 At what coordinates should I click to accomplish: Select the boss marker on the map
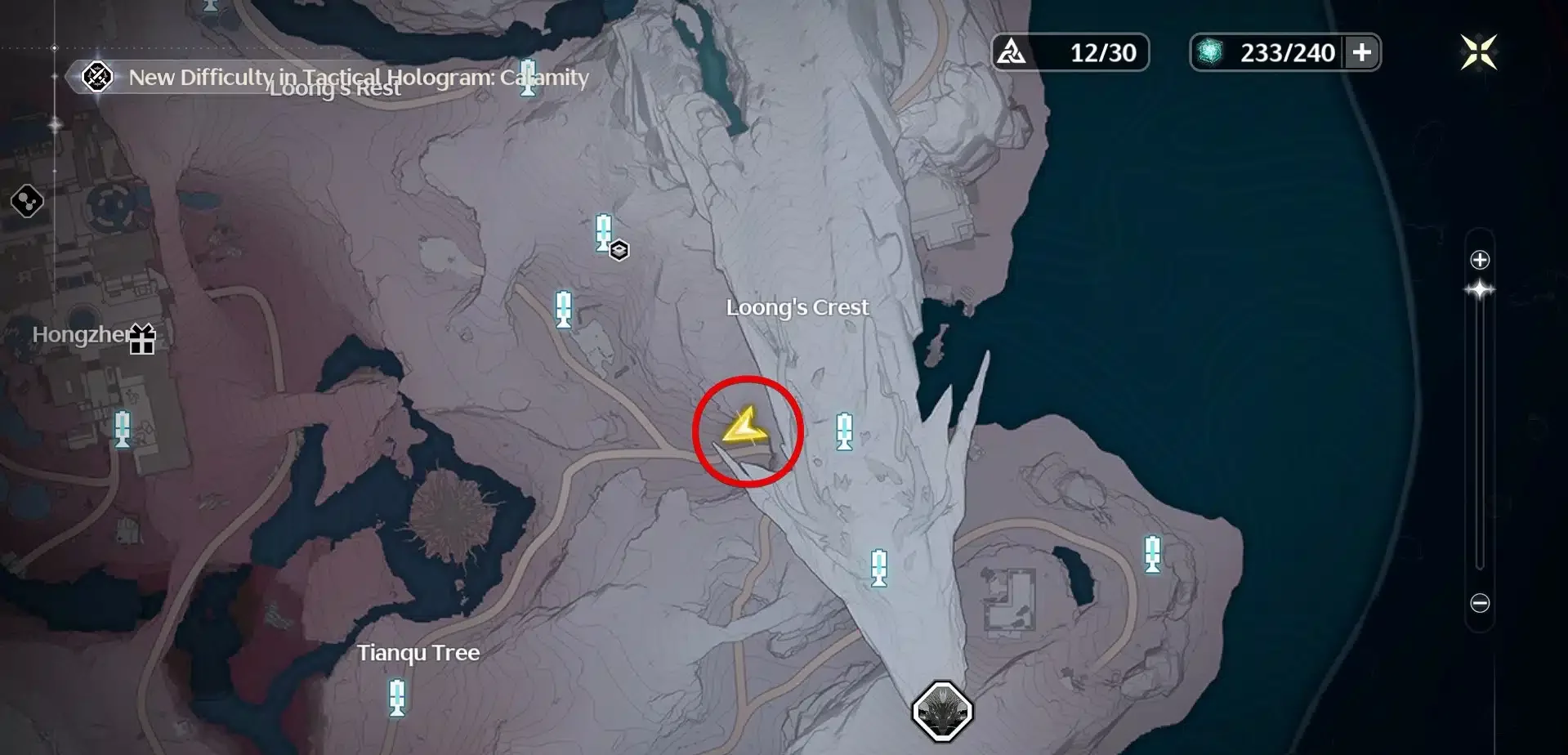point(942,712)
